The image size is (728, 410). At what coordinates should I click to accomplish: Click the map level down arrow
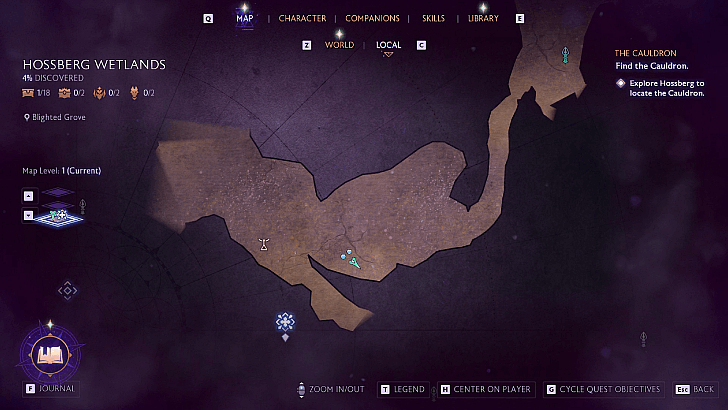(28, 214)
